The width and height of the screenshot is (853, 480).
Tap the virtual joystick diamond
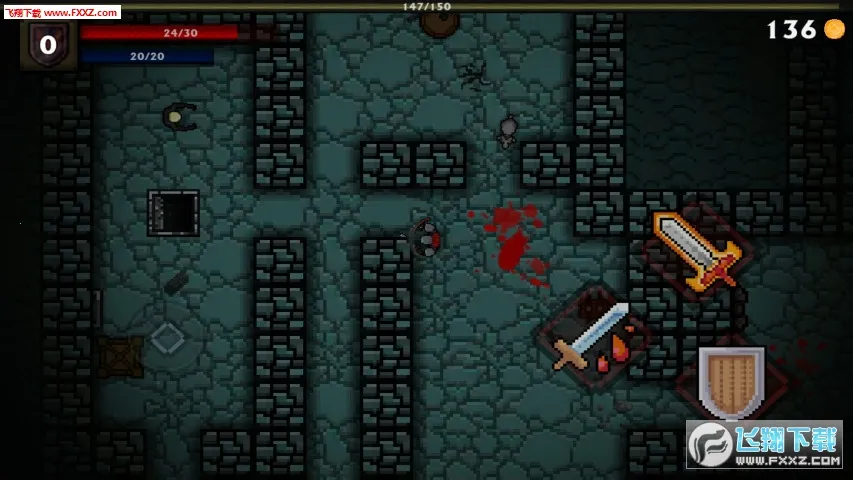pyautogui.click(x=166, y=338)
